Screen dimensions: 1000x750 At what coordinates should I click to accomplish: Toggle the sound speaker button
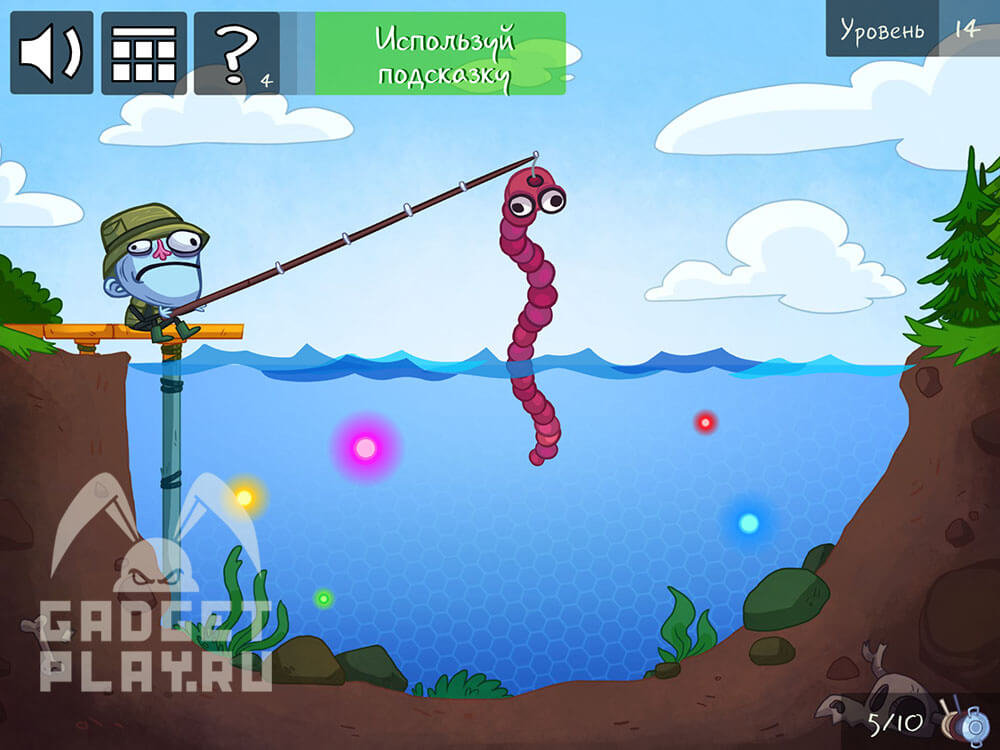[52, 53]
